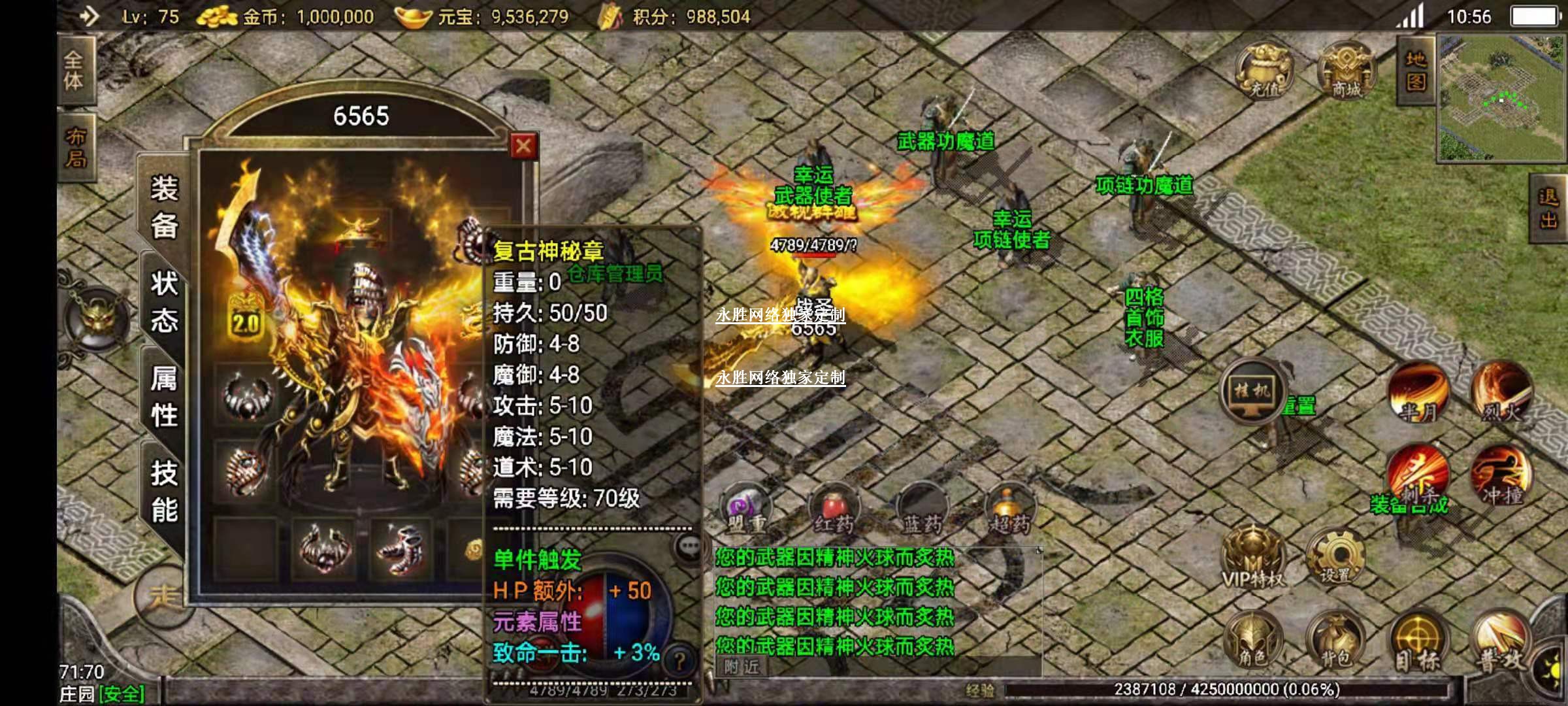
Task: Close the character equipment panel
Action: pyautogui.click(x=523, y=146)
